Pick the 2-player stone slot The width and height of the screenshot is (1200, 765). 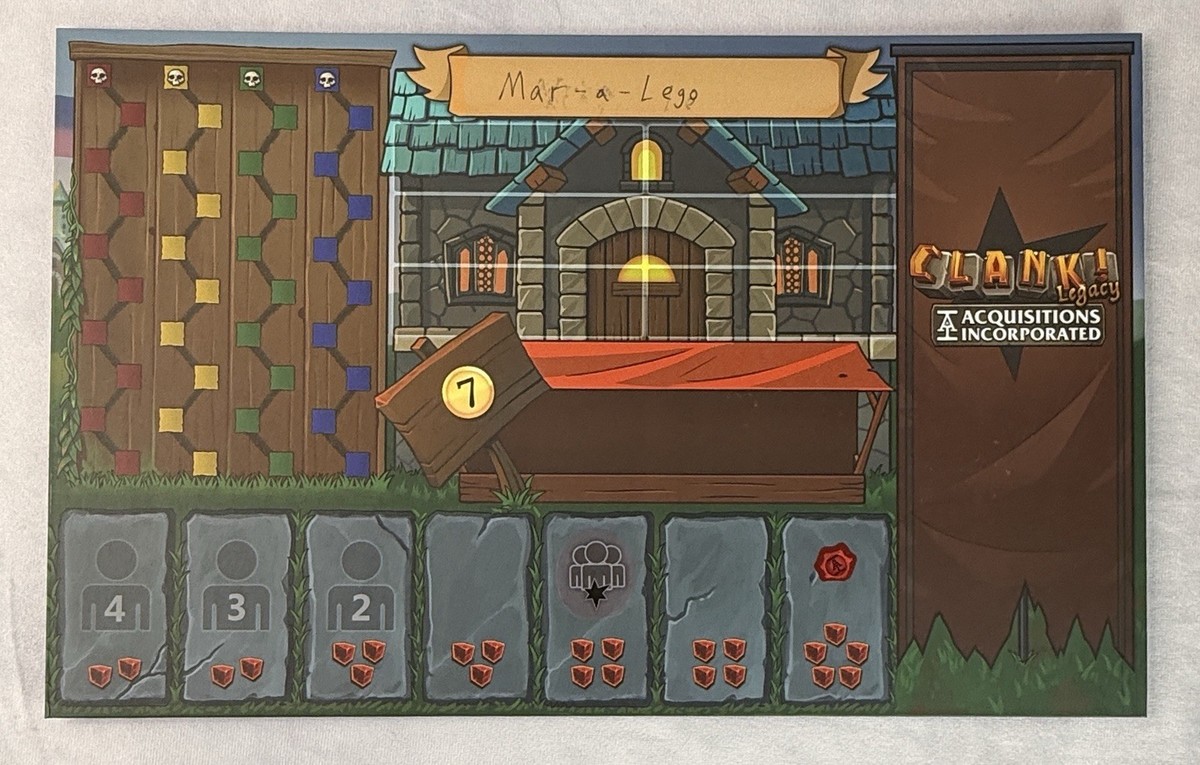pos(358,607)
